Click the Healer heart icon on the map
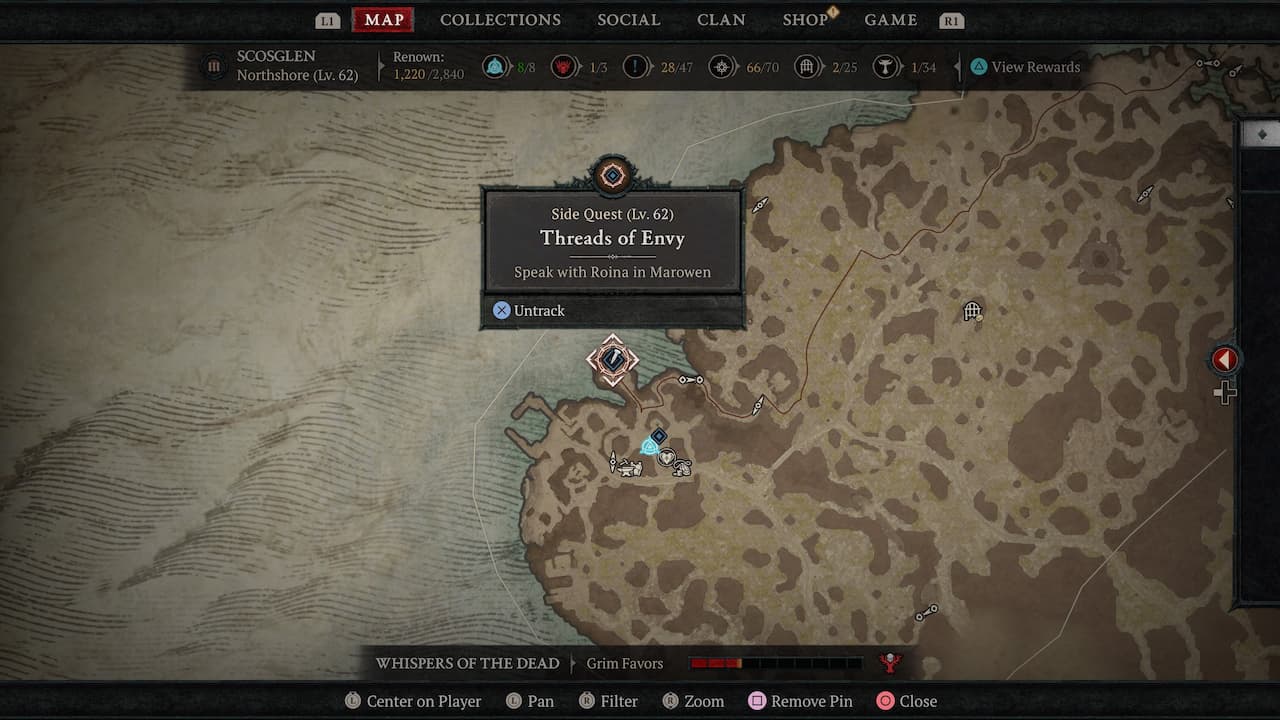 [666, 455]
